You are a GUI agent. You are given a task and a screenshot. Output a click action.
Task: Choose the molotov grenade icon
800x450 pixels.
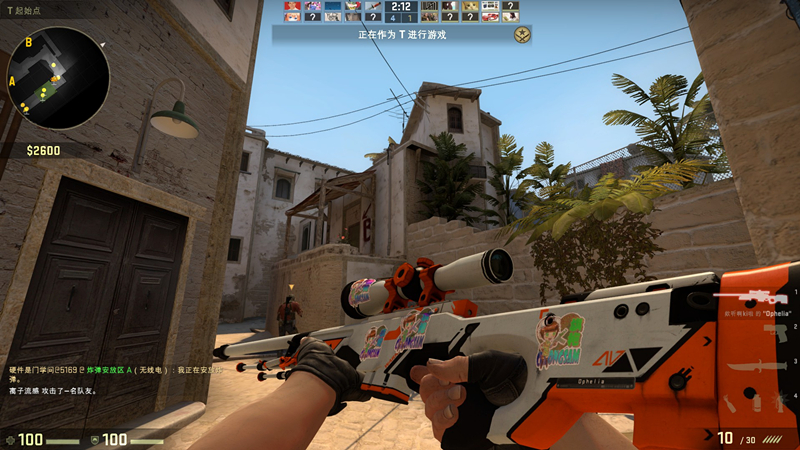click(729, 404)
